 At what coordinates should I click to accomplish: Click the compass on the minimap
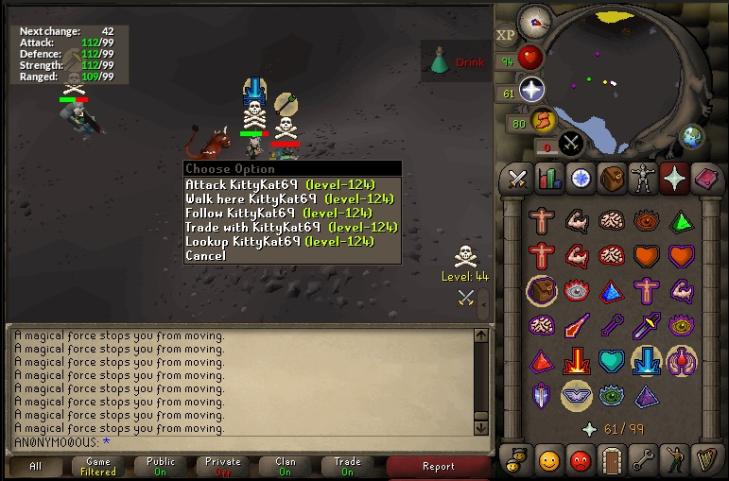tap(534, 20)
